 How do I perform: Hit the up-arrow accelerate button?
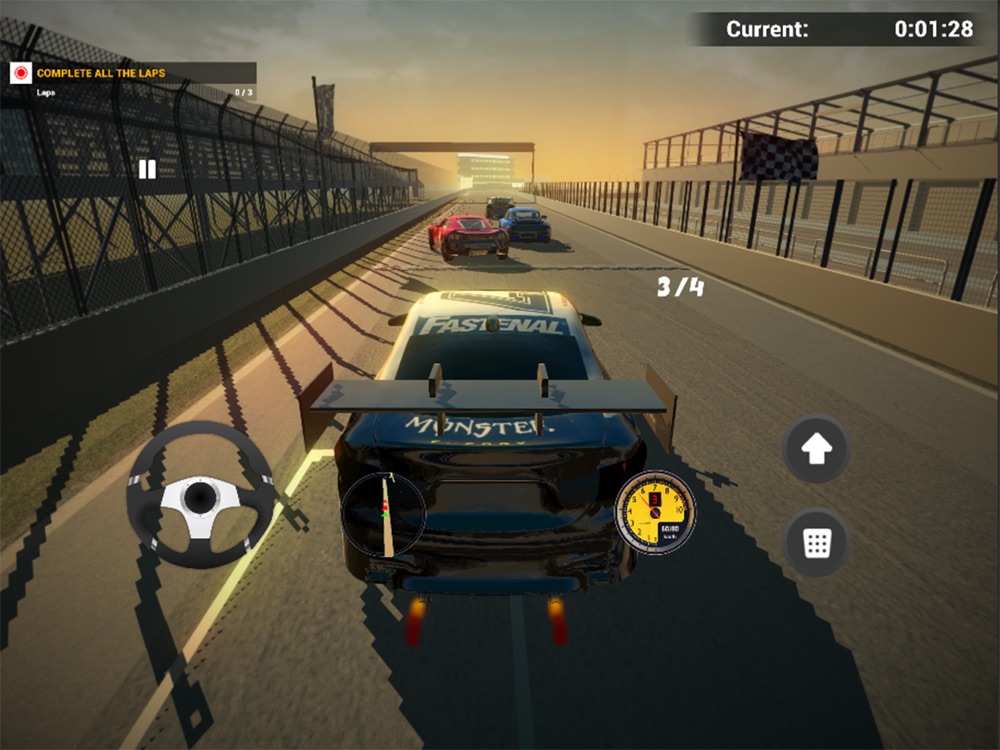point(817,450)
